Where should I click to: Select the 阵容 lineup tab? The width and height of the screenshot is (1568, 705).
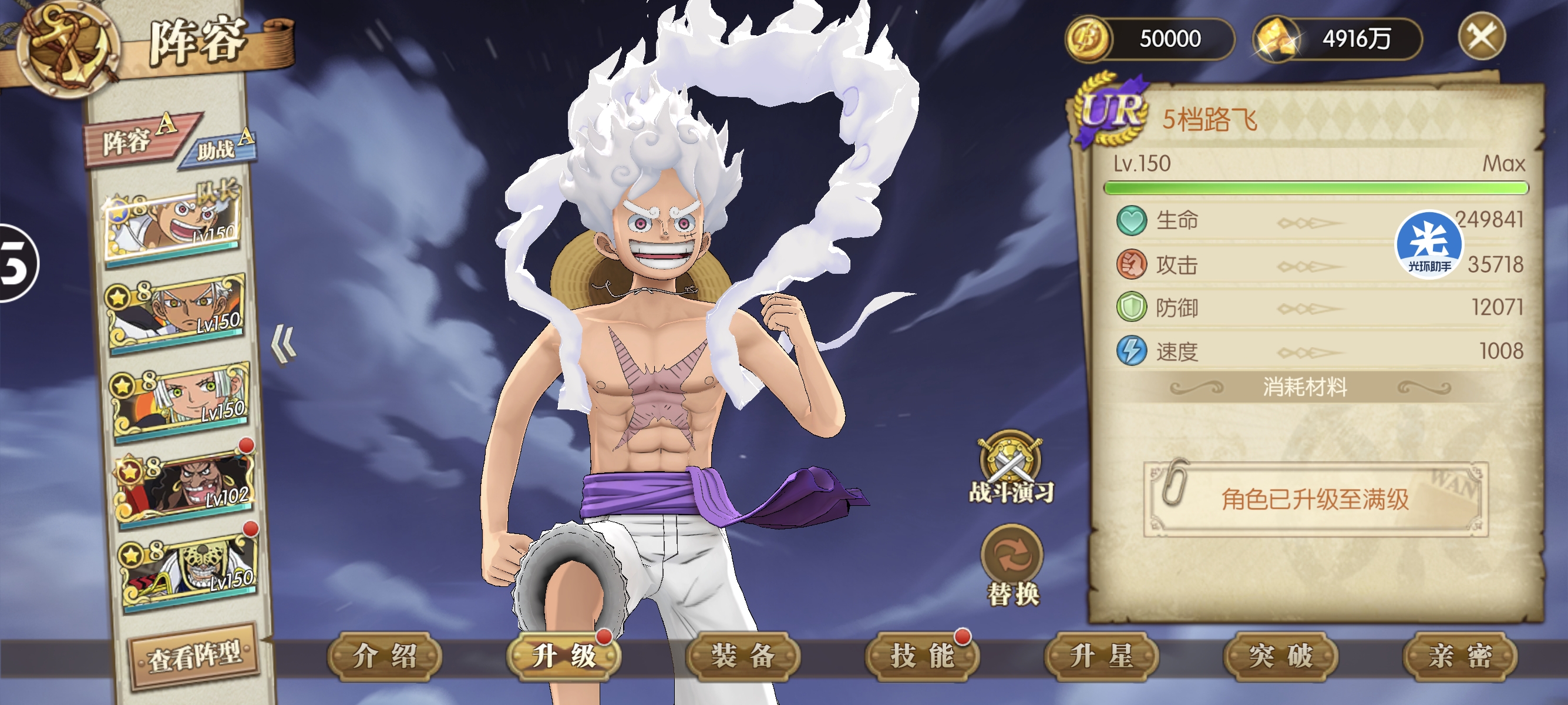coord(134,140)
